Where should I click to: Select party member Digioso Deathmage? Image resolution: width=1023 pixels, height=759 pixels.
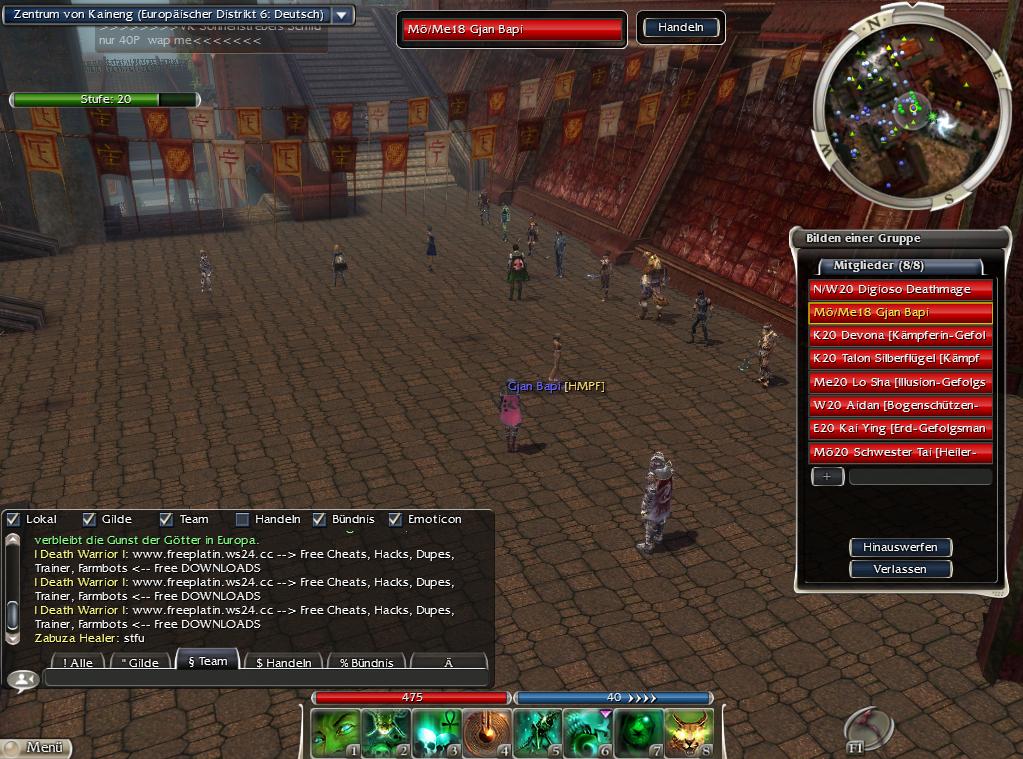(x=900, y=289)
